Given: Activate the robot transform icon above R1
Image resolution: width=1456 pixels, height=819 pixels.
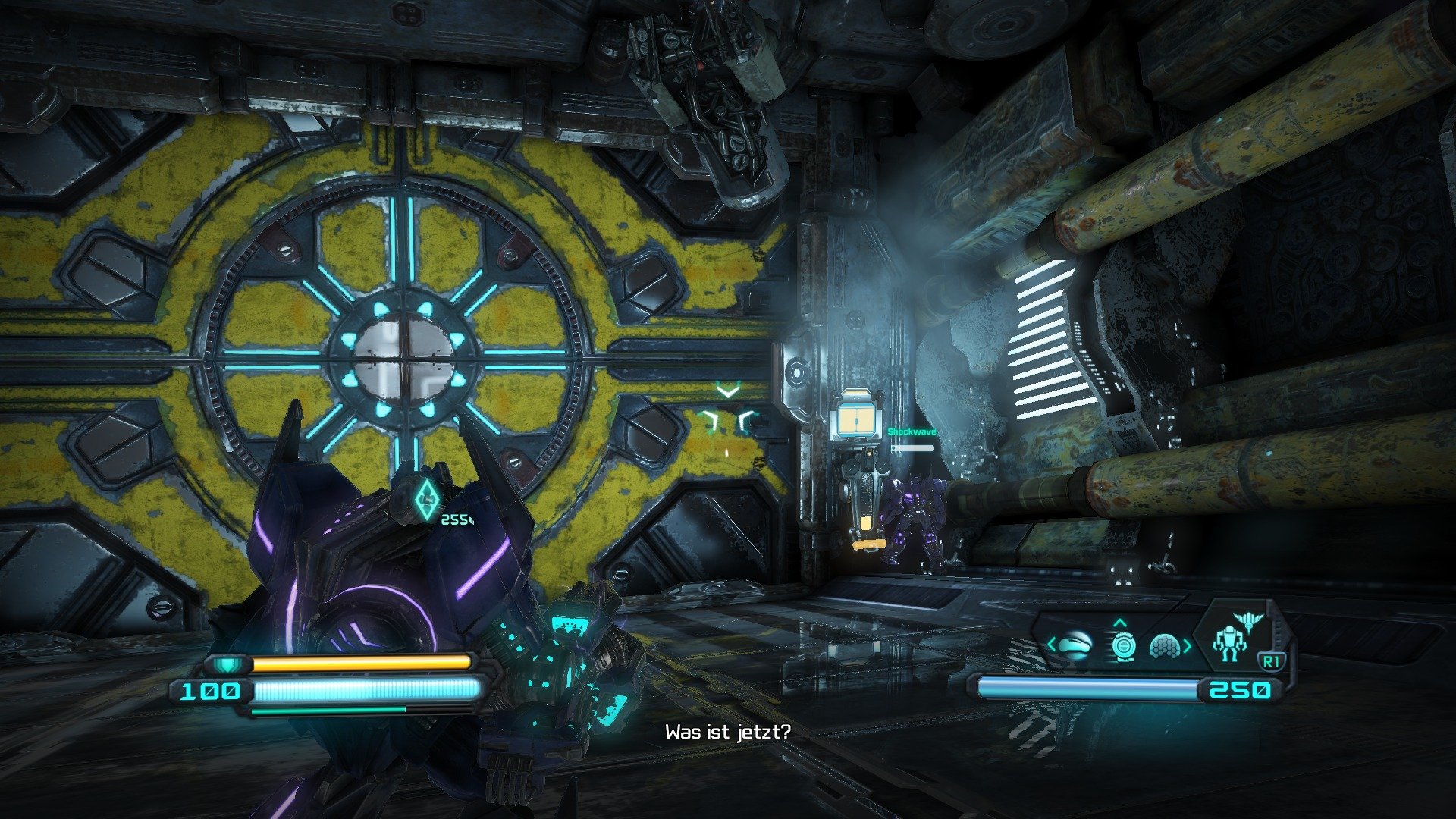Looking at the screenshot, I should pos(1230,642).
